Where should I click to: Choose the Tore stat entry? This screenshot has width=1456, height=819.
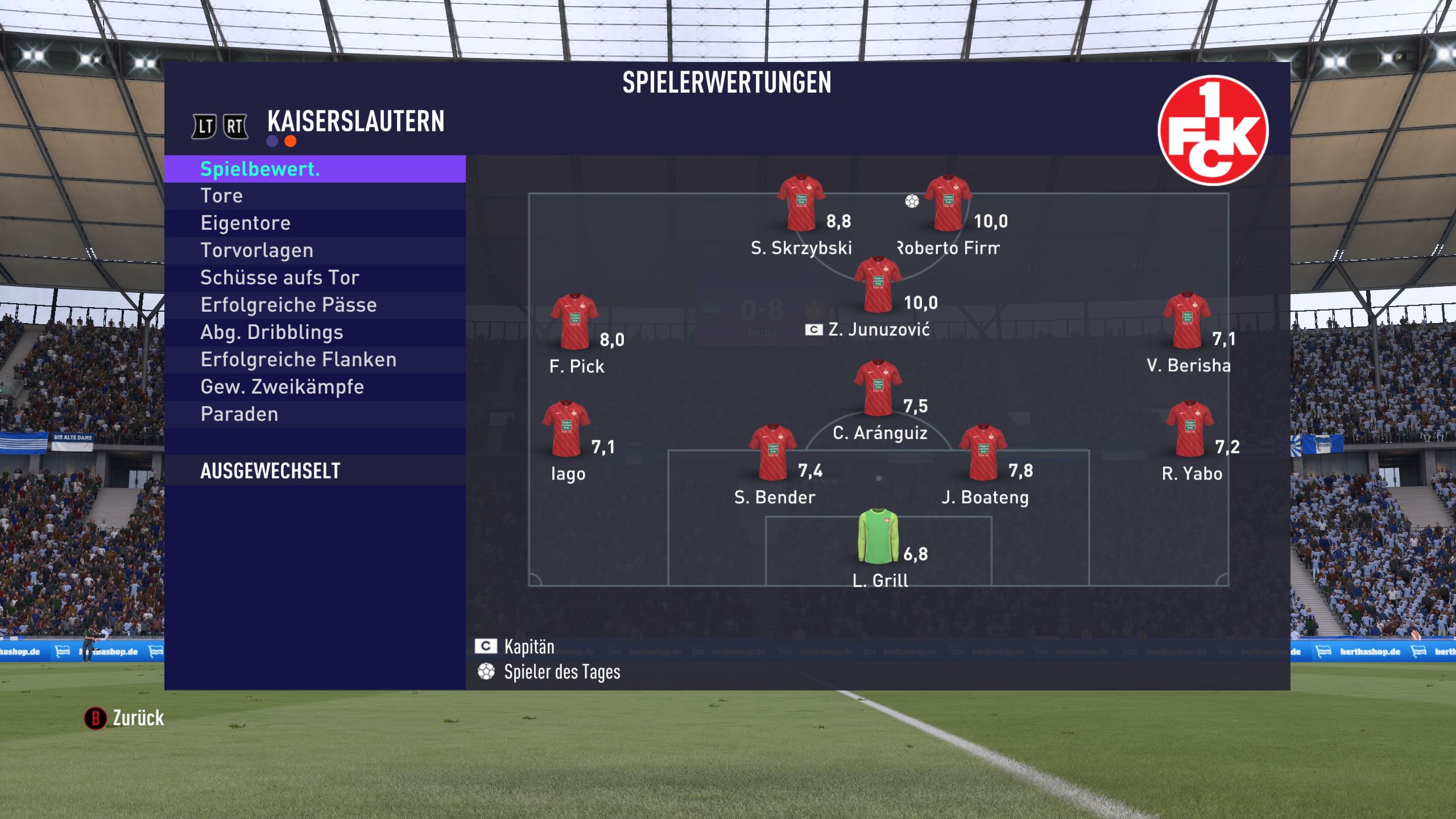[x=315, y=196]
